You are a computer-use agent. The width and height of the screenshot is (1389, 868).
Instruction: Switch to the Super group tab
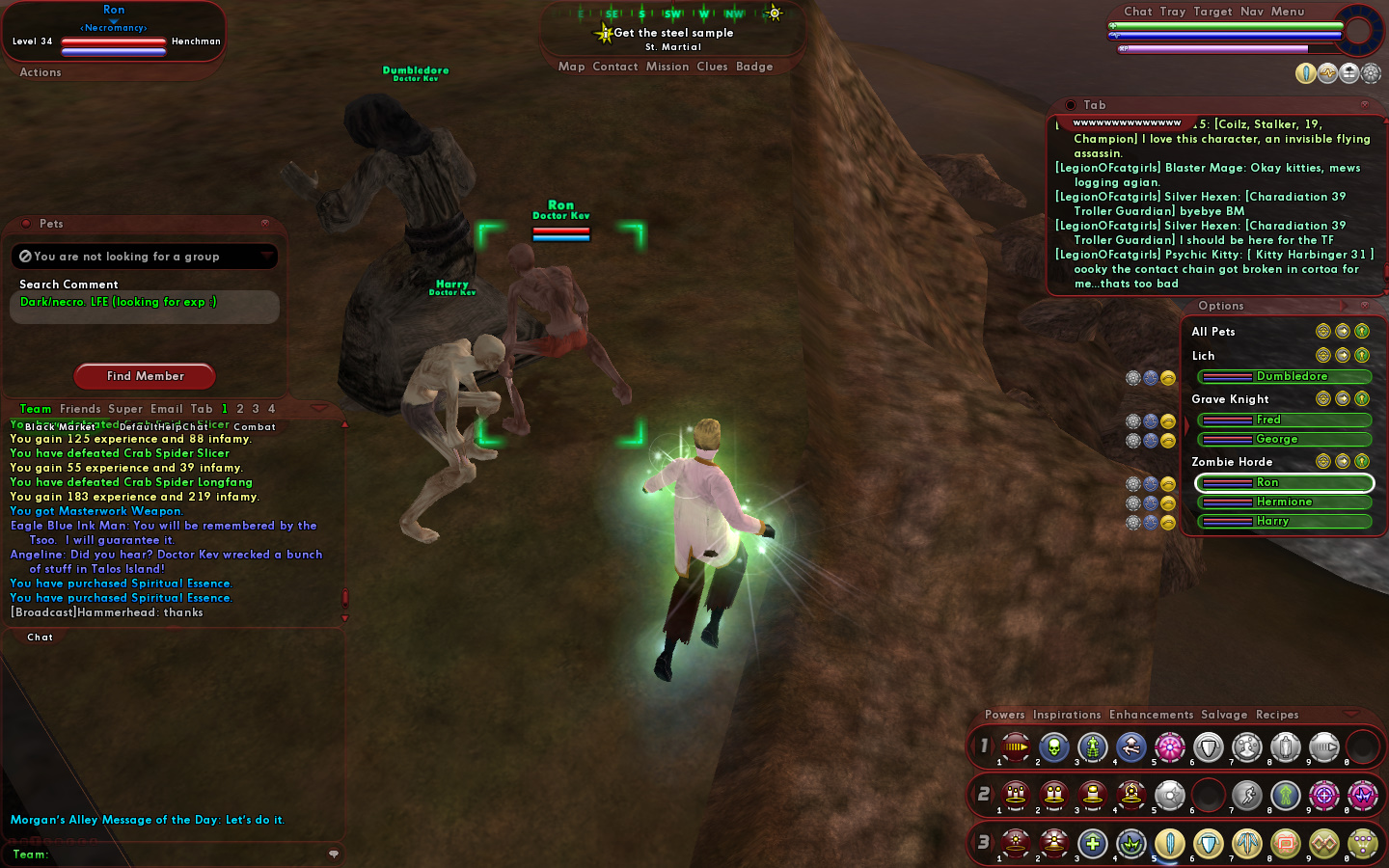click(125, 409)
